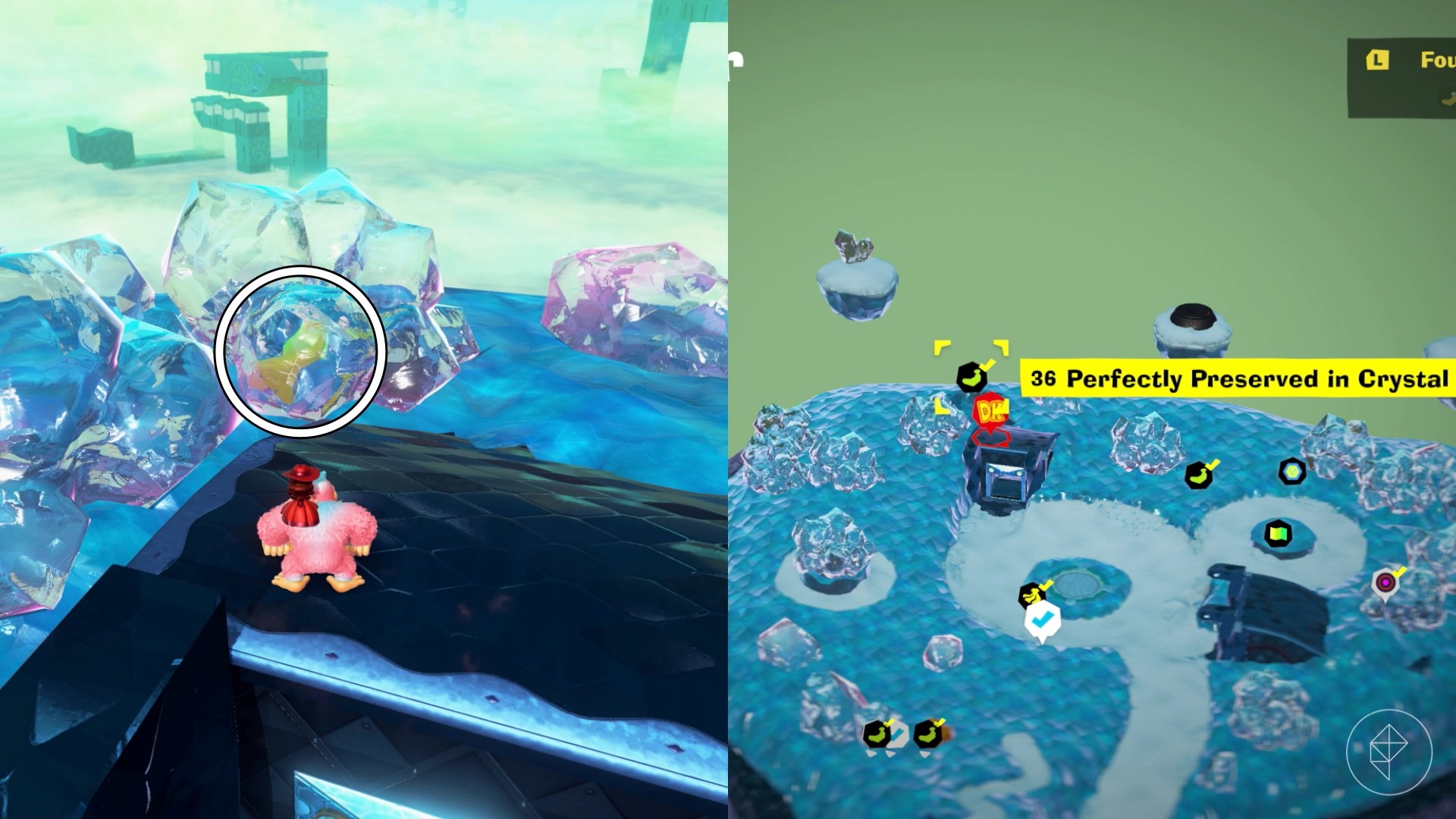Click the pink target map marker
1456x819 pixels.
pyautogui.click(x=1385, y=583)
